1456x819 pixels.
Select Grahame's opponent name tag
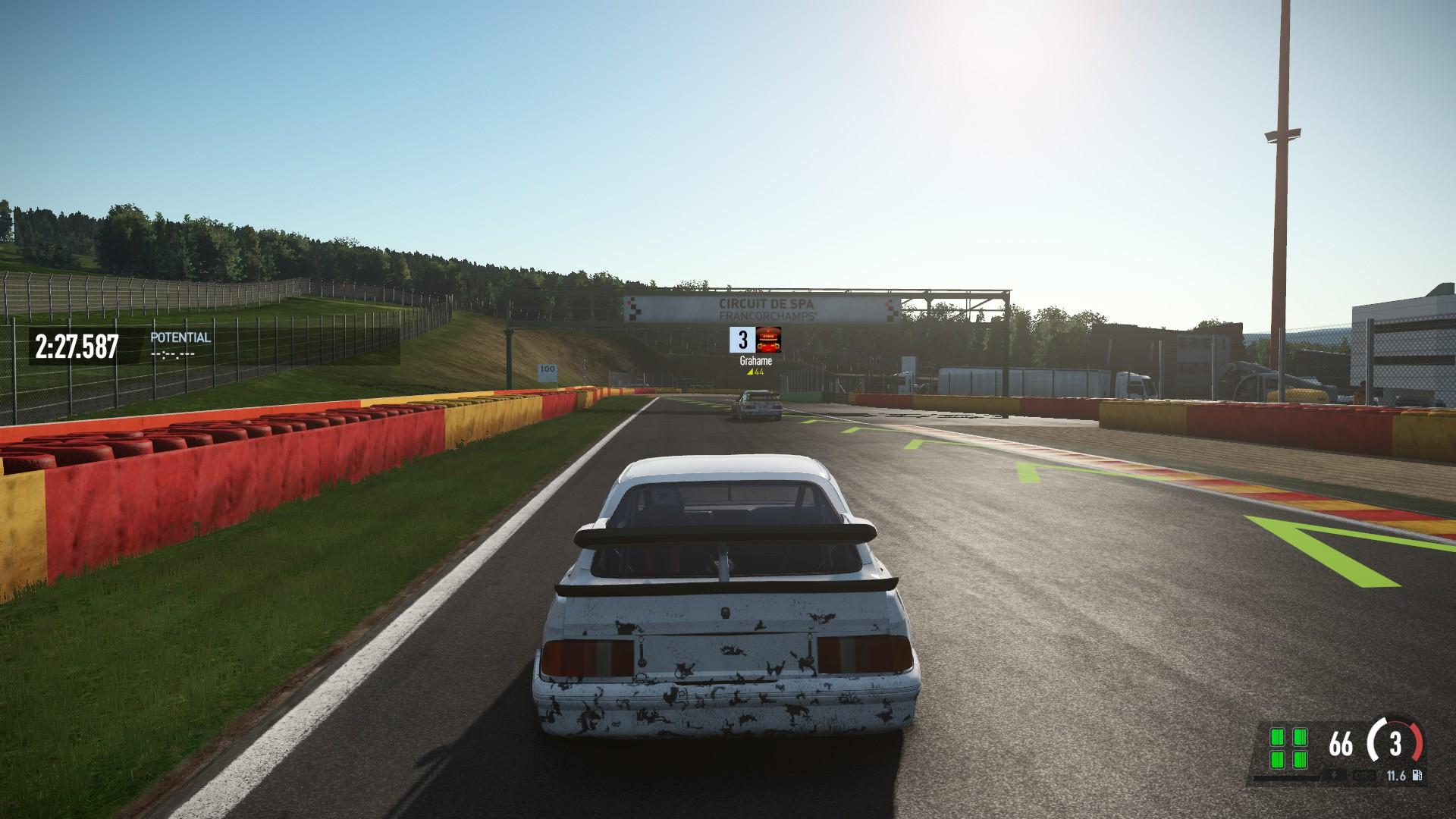click(x=755, y=361)
